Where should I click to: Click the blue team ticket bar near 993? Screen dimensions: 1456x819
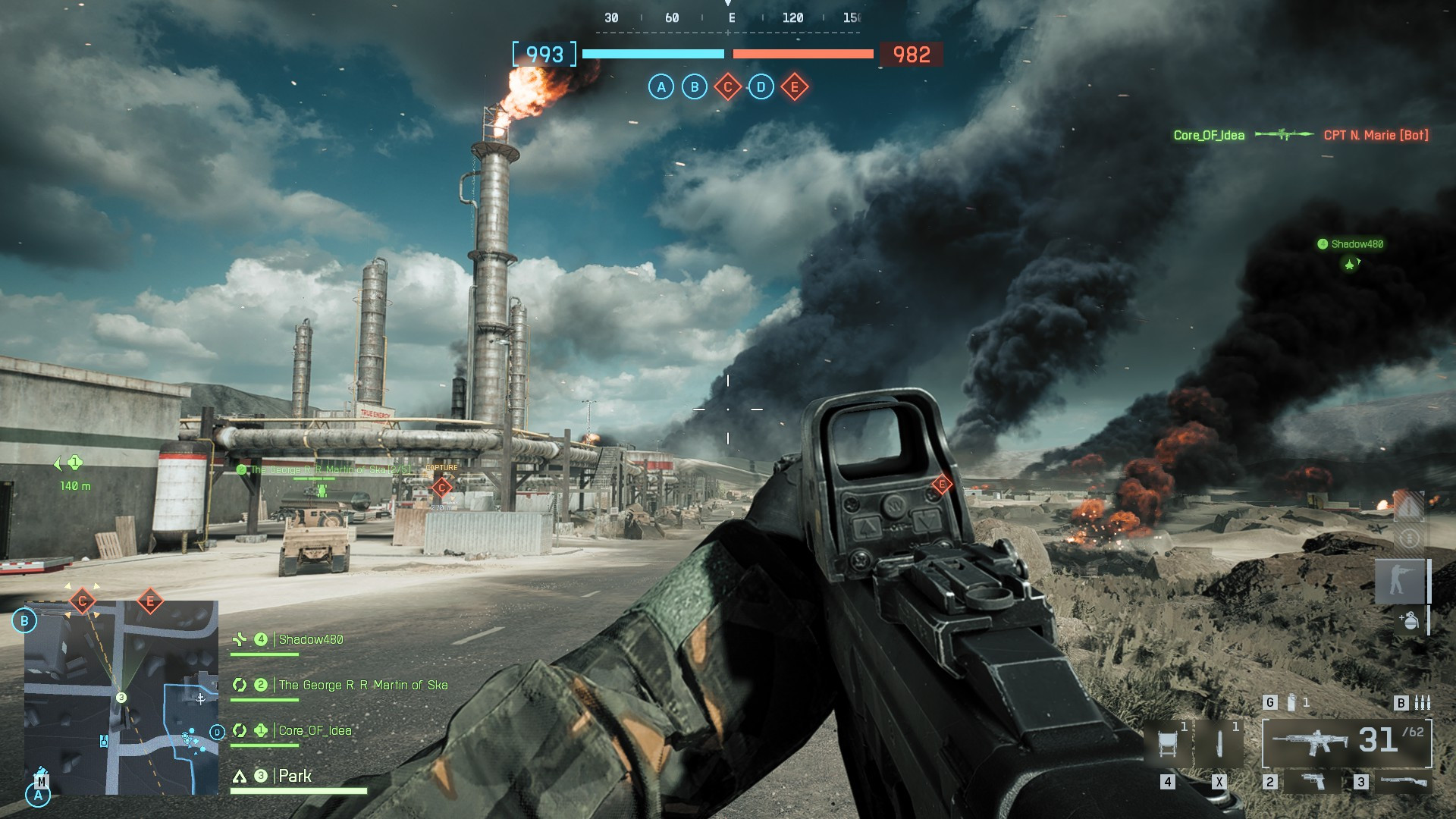652,54
